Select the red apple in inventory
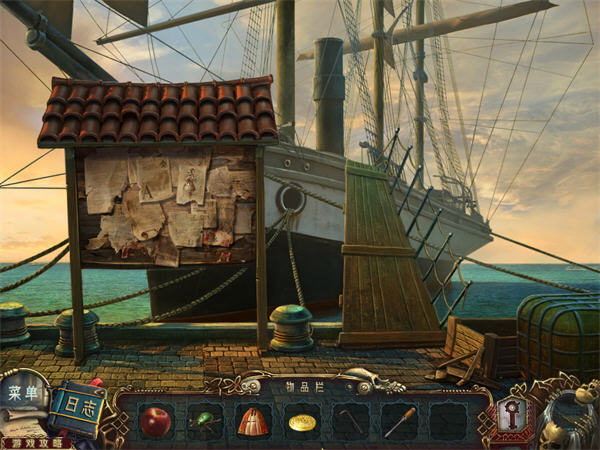Image resolution: width=600 pixels, height=450 pixels. coord(155,421)
